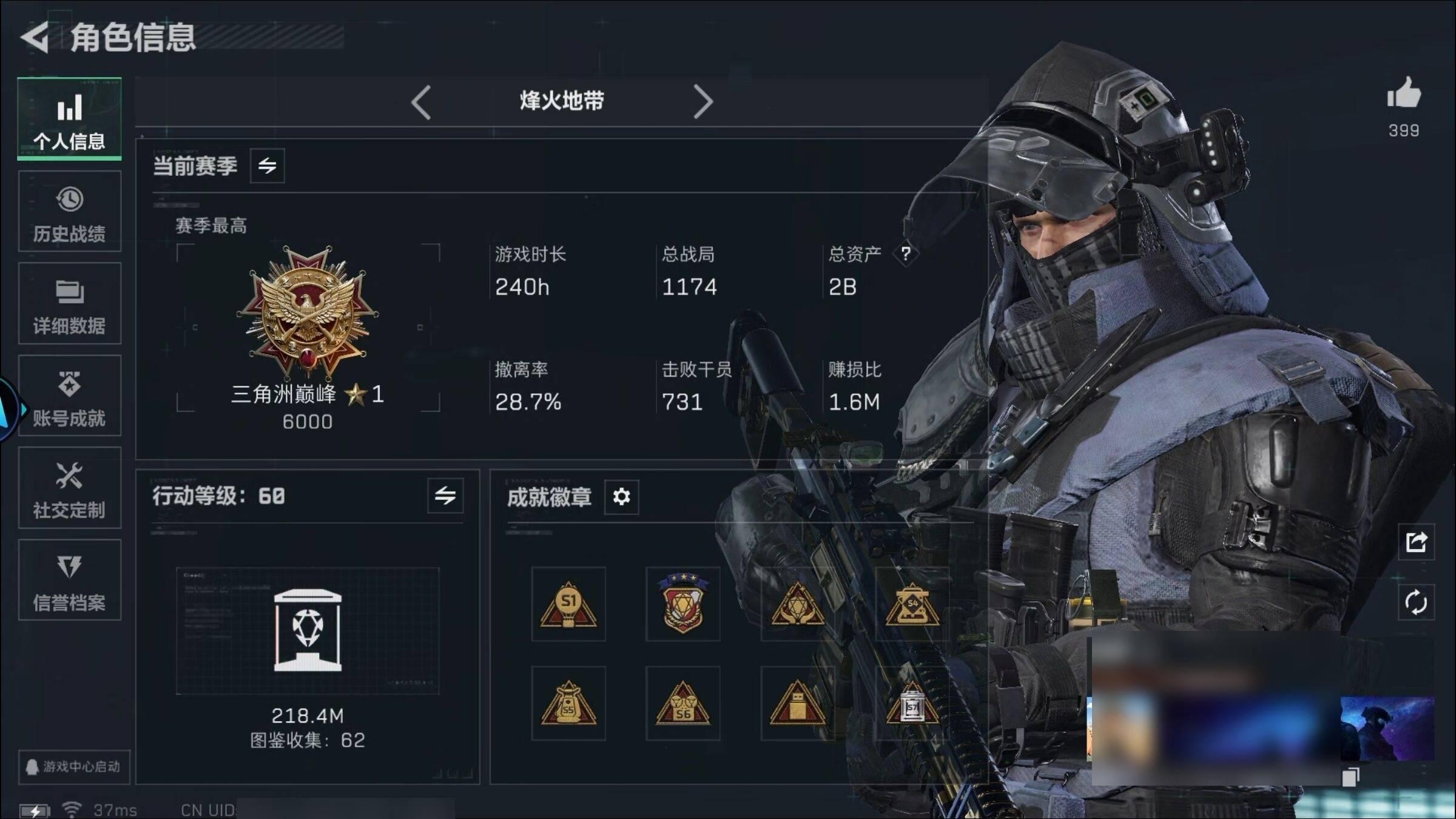Go back from the 角色信息 screen
The image size is (1456, 819).
point(35,38)
